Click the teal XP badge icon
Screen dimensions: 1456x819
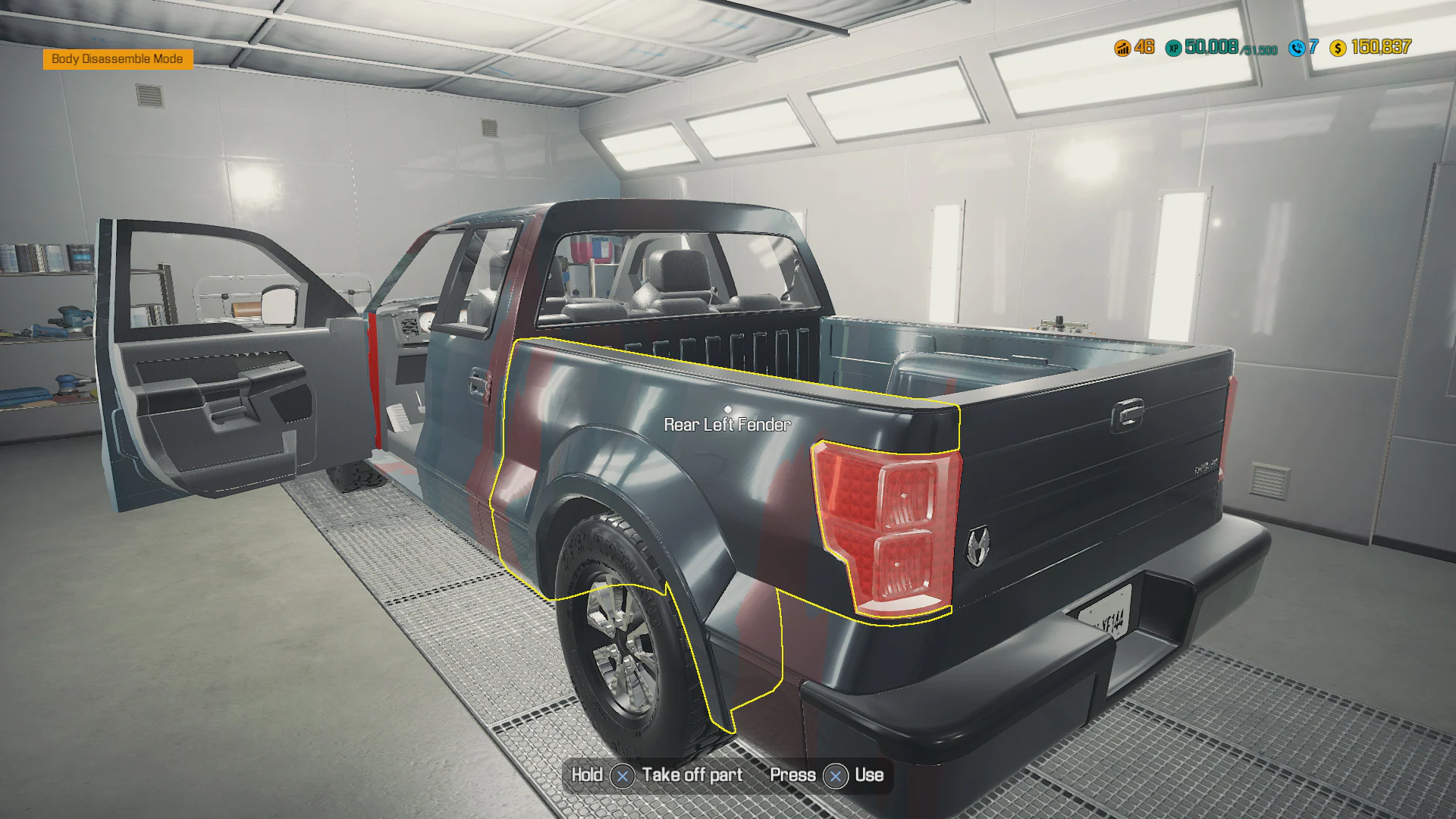click(x=1172, y=49)
